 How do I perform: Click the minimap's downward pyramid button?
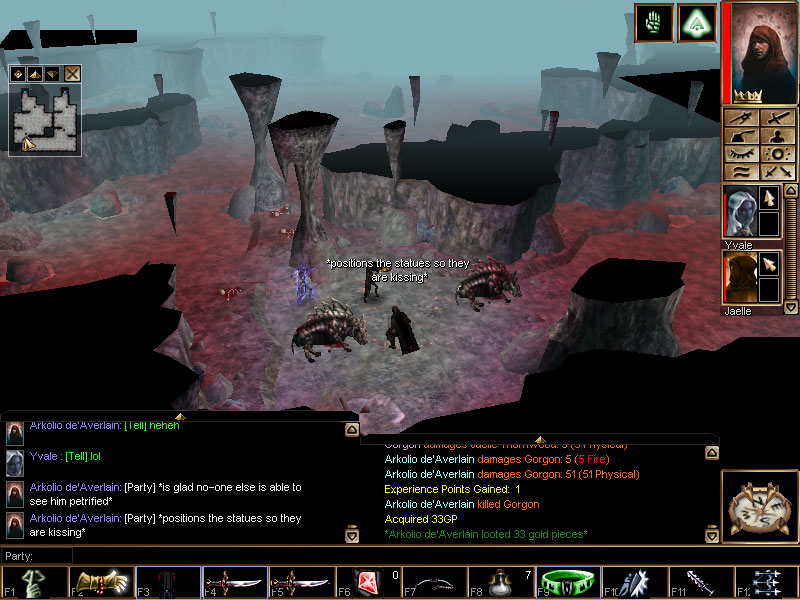click(x=52, y=73)
